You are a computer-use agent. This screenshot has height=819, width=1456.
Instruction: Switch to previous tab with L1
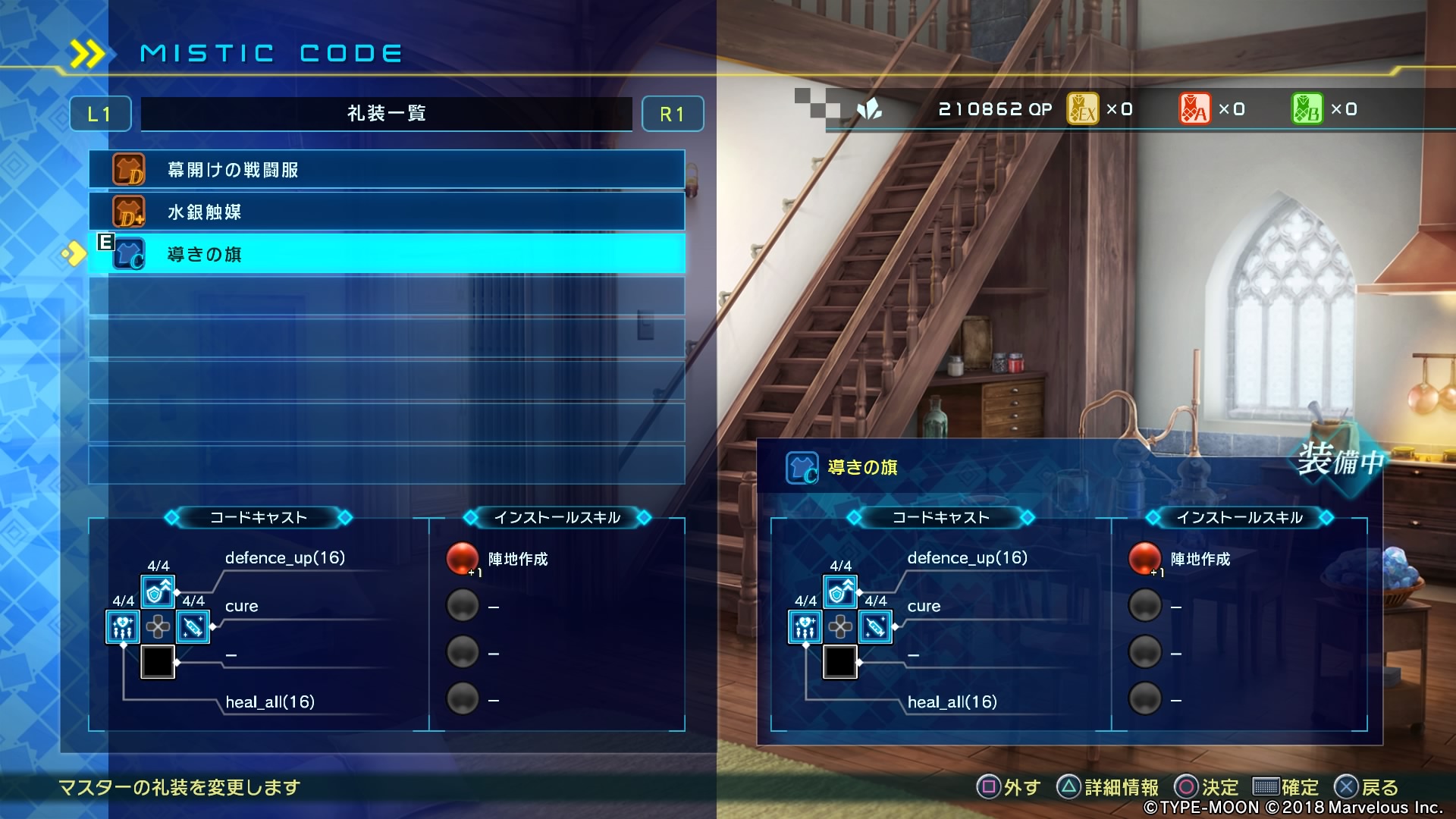[x=100, y=114]
